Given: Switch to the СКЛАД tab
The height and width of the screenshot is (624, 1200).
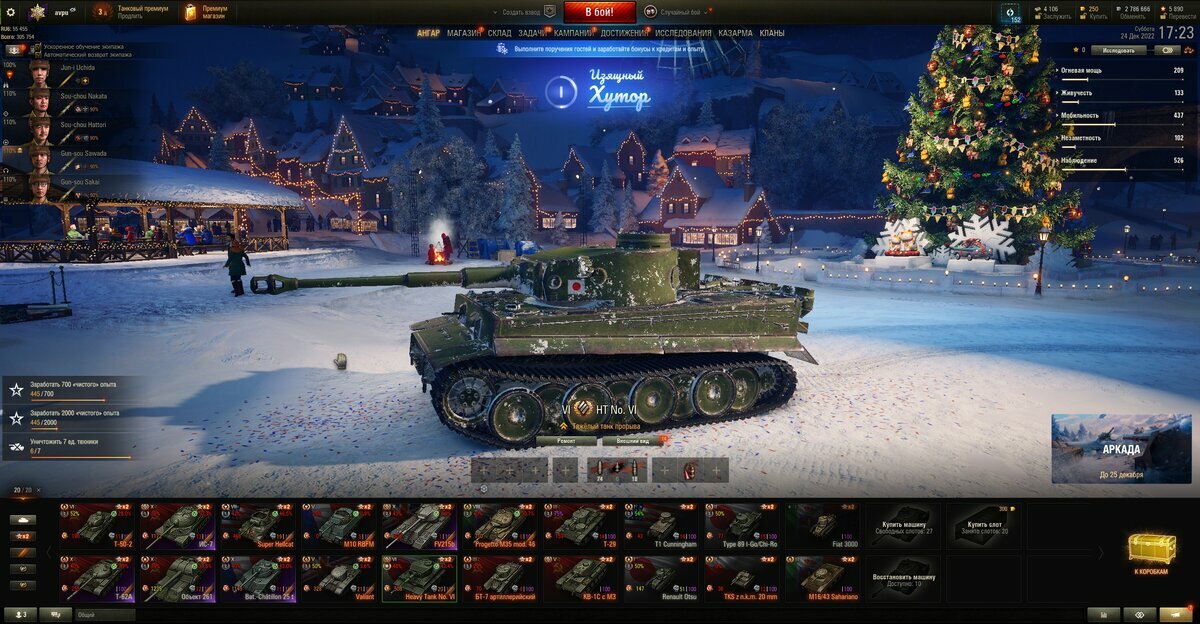Looking at the screenshot, I should click(500, 33).
